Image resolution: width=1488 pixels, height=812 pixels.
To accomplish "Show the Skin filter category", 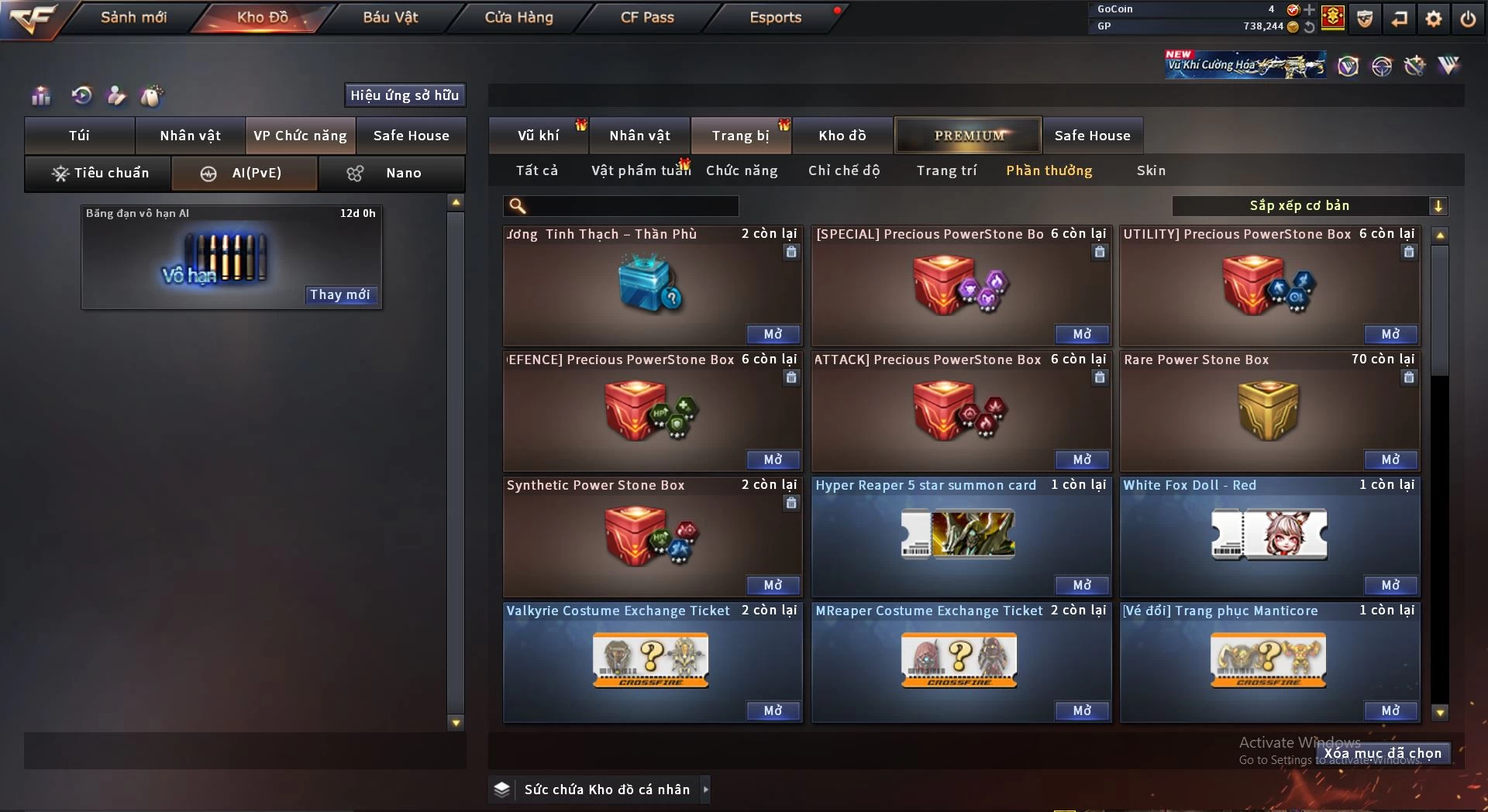I will 1151,170.
